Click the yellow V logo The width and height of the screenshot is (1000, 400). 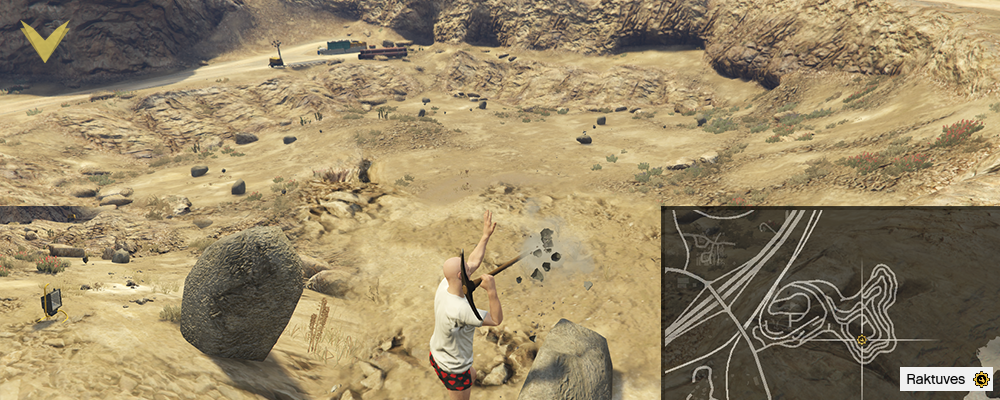click(x=45, y=40)
